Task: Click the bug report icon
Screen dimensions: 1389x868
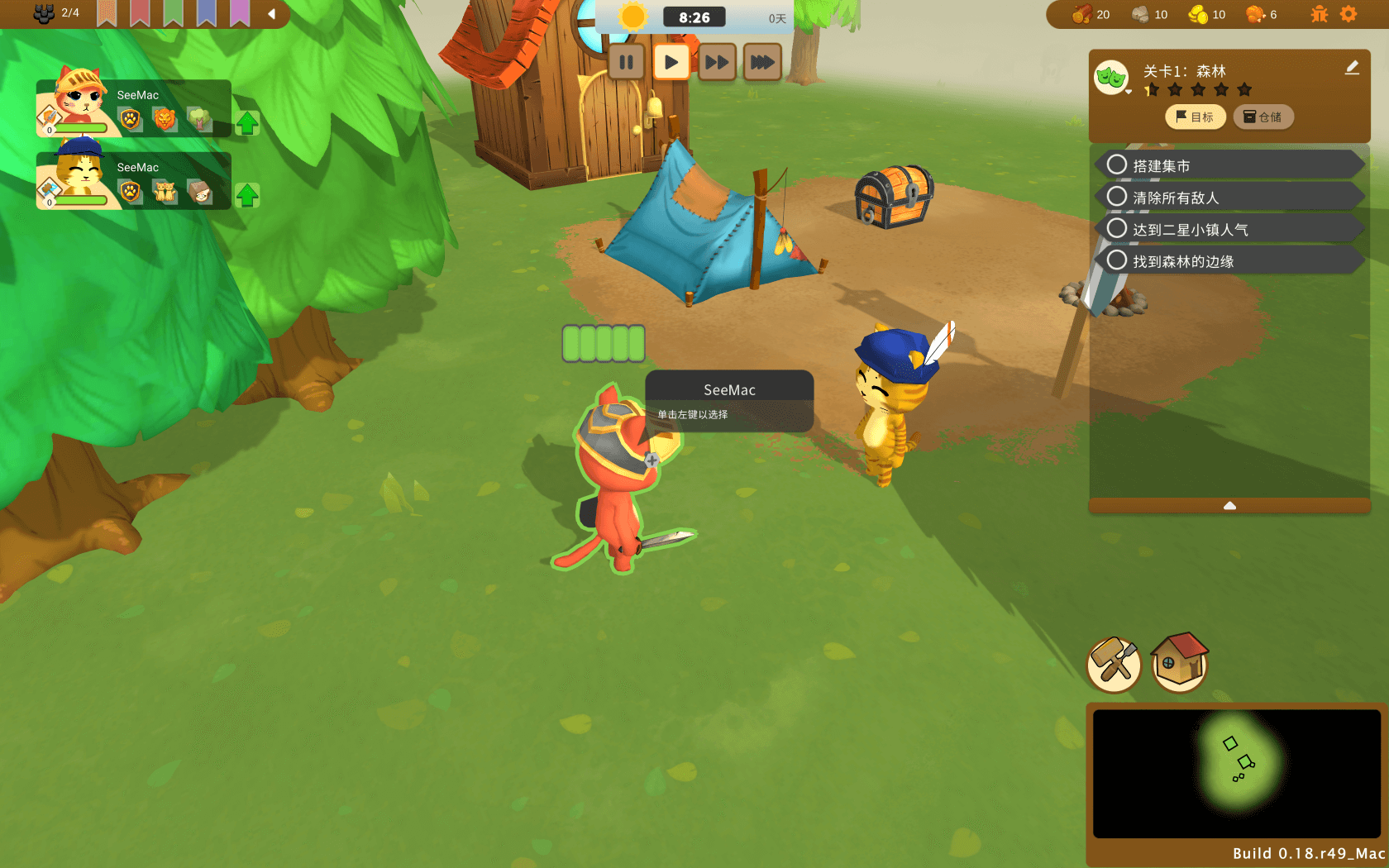Action: pos(1320,14)
